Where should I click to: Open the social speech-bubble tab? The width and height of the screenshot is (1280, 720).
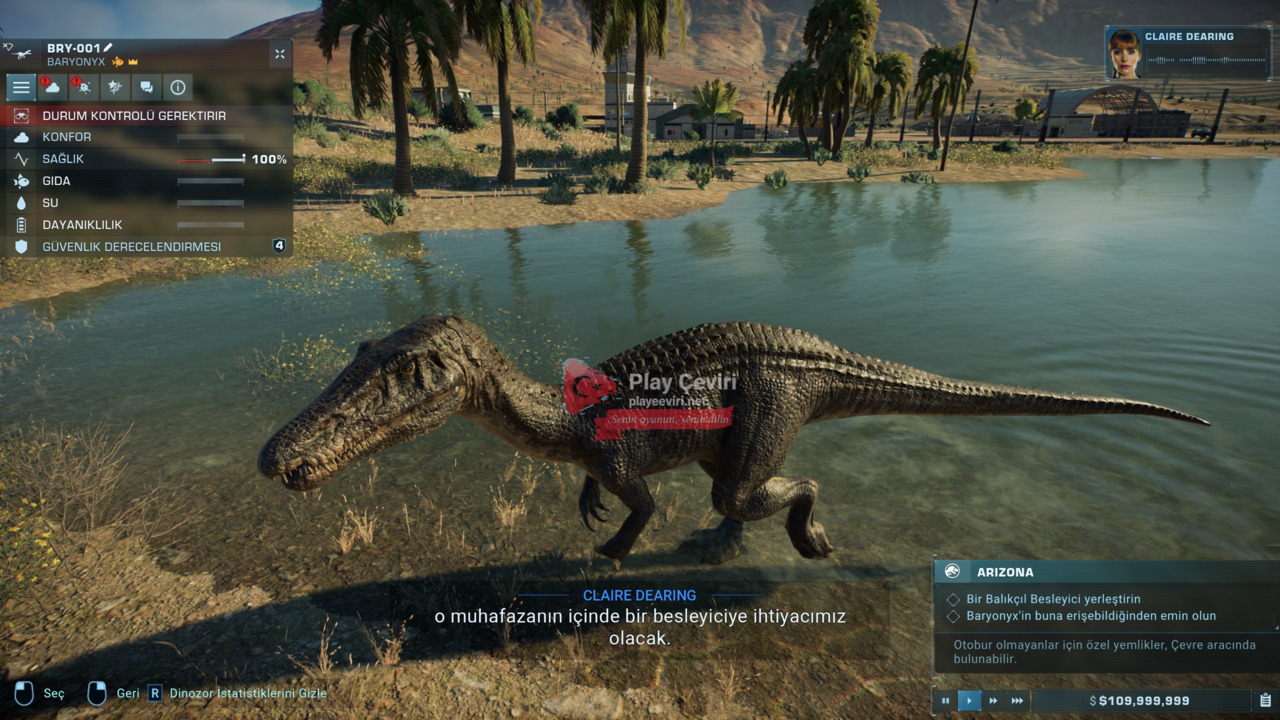pyautogui.click(x=146, y=87)
